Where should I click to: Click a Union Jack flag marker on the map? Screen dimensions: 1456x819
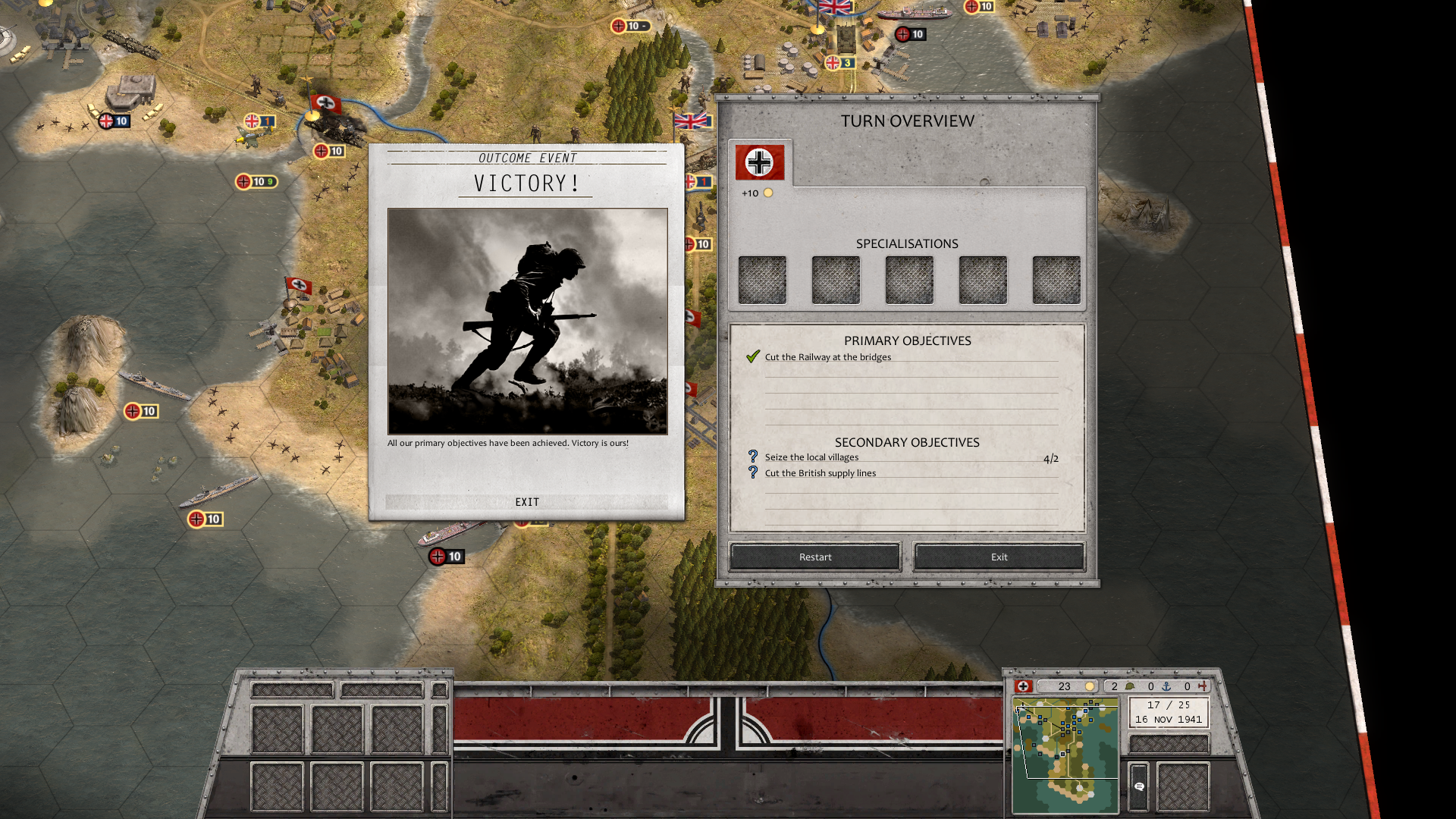(x=690, y=121)
